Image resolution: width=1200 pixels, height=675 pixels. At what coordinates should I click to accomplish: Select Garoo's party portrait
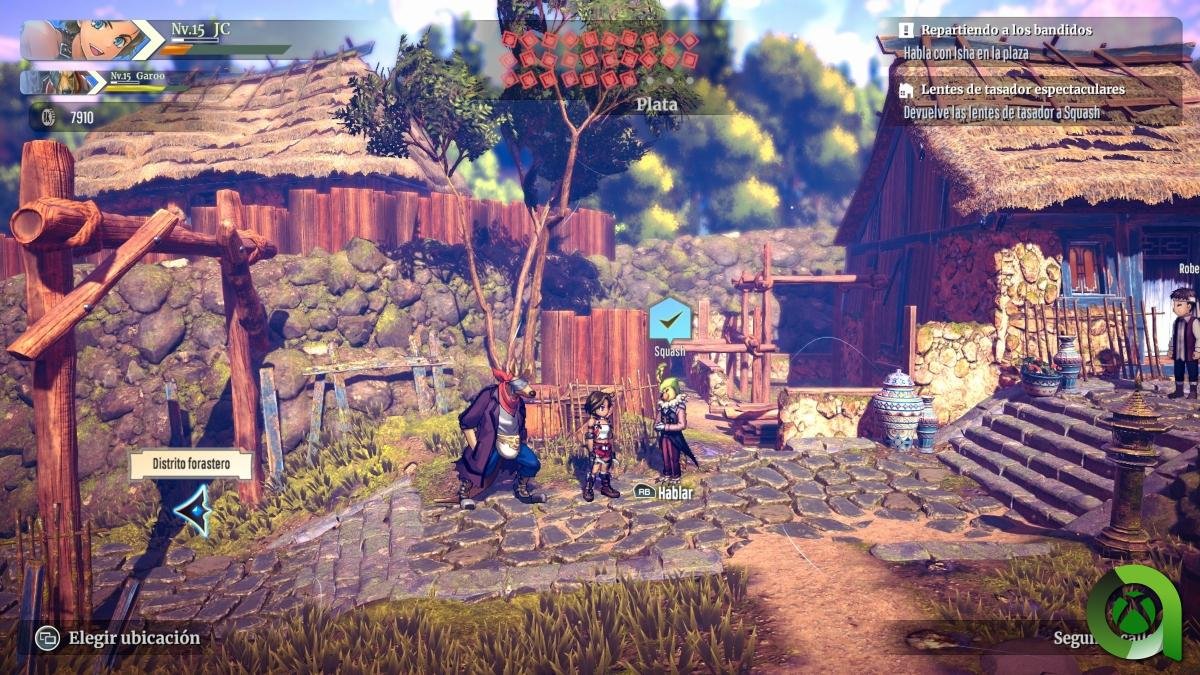point(60,81)
